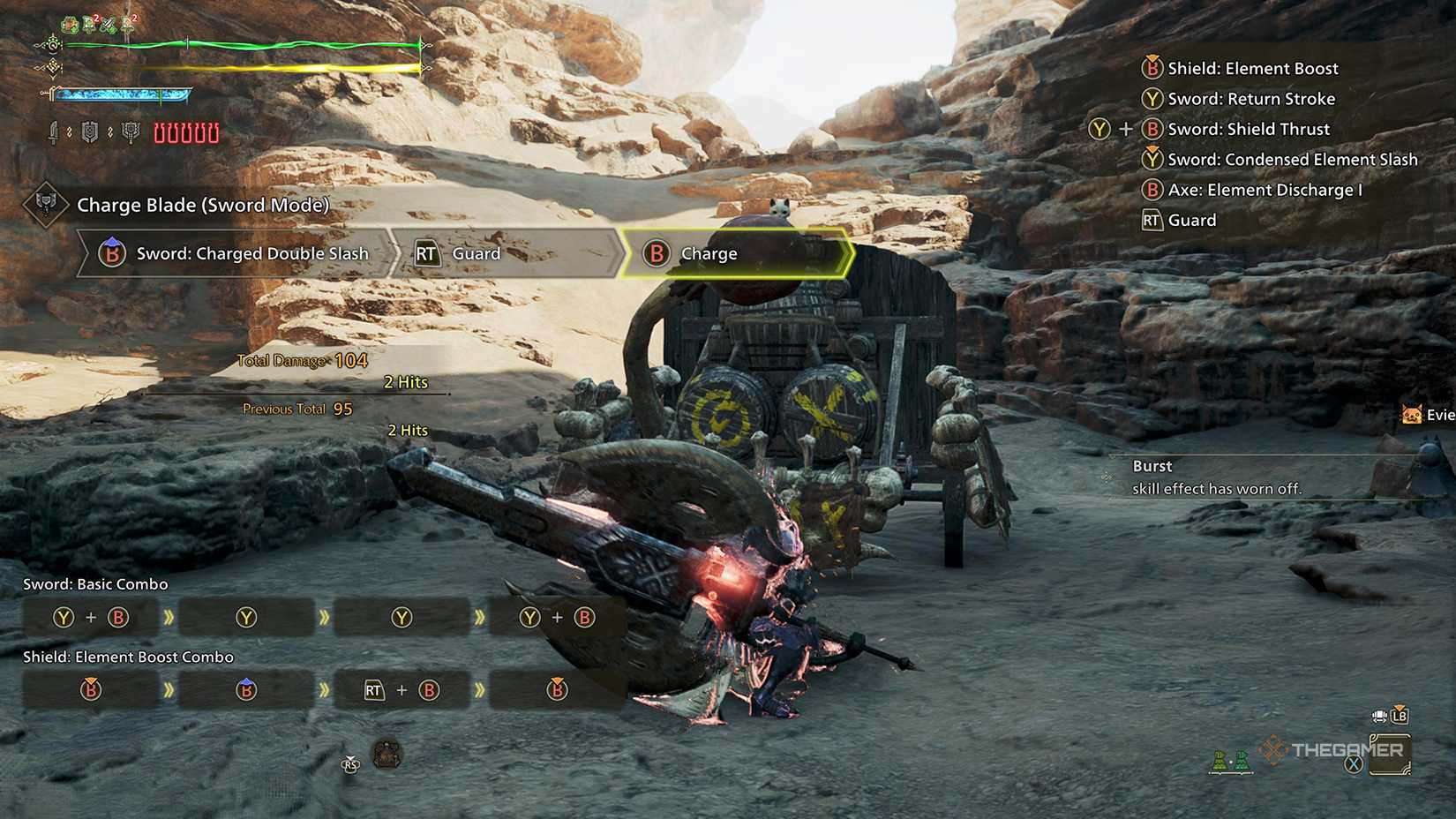Select the Sword: Charged Double Slash step
The width and height of the screenshot is (1456, 819).
pyautogui.click(x=236, y=254)
